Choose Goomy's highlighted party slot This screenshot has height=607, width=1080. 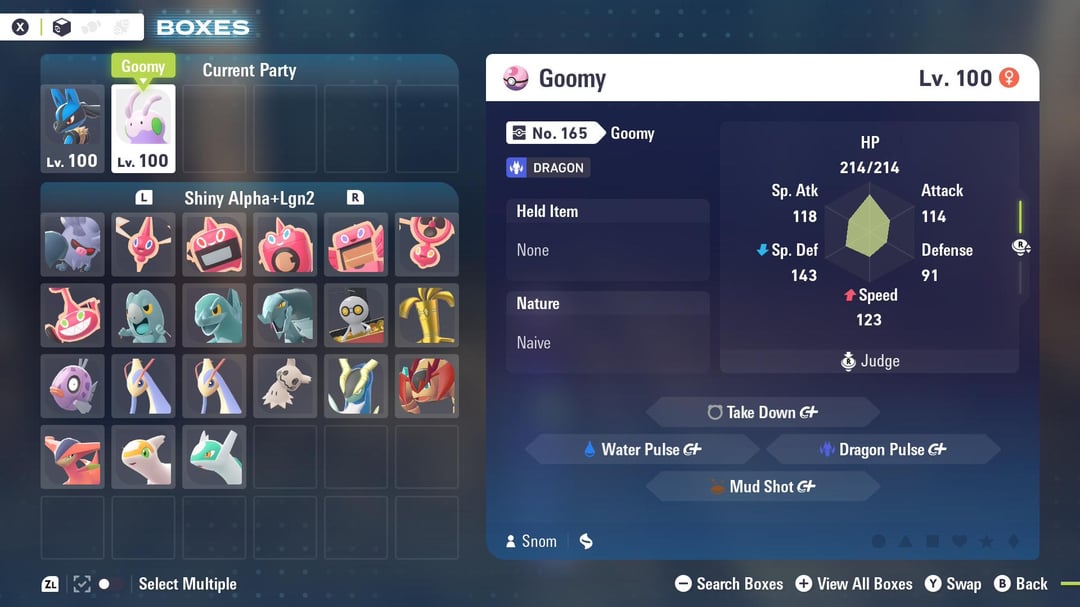143,128
